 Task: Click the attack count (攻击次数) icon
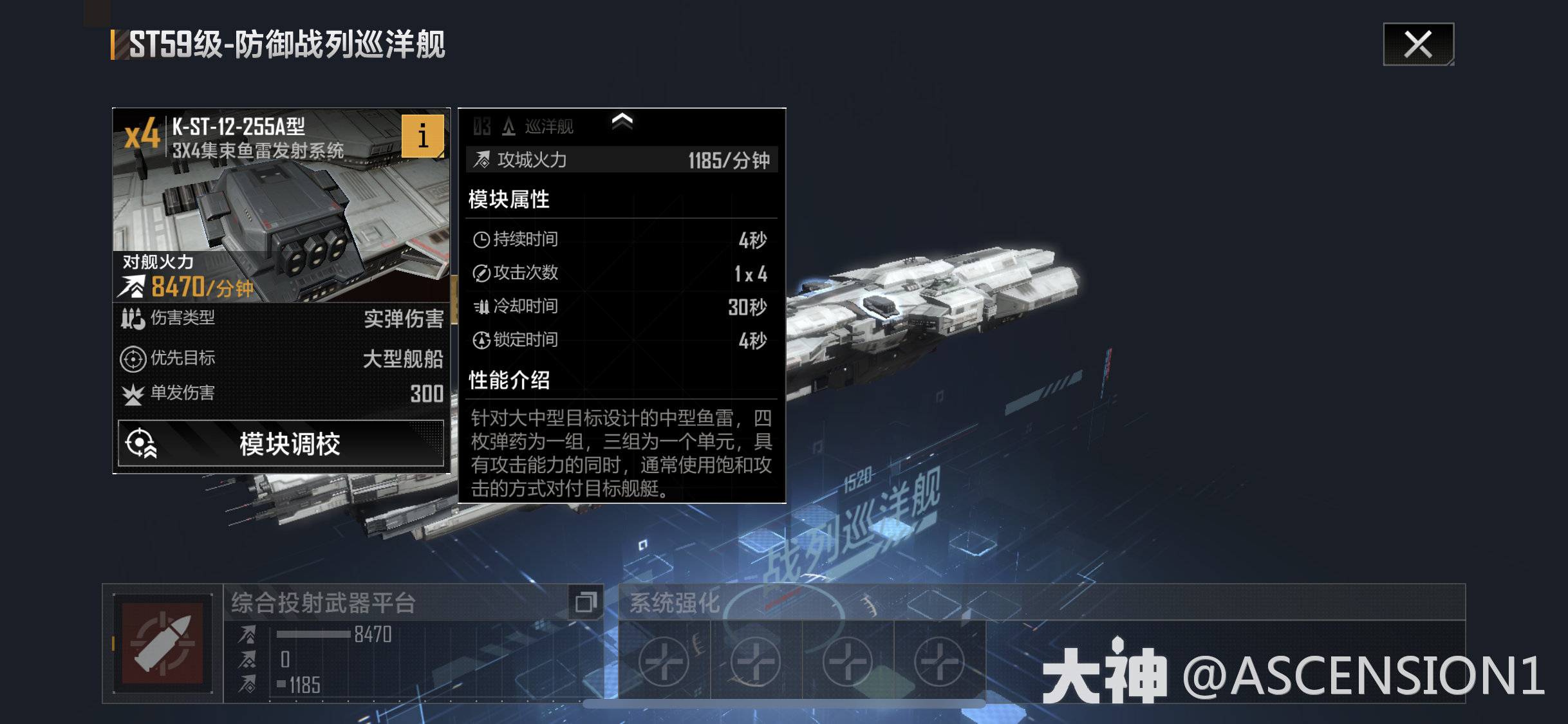coord(481,272)
